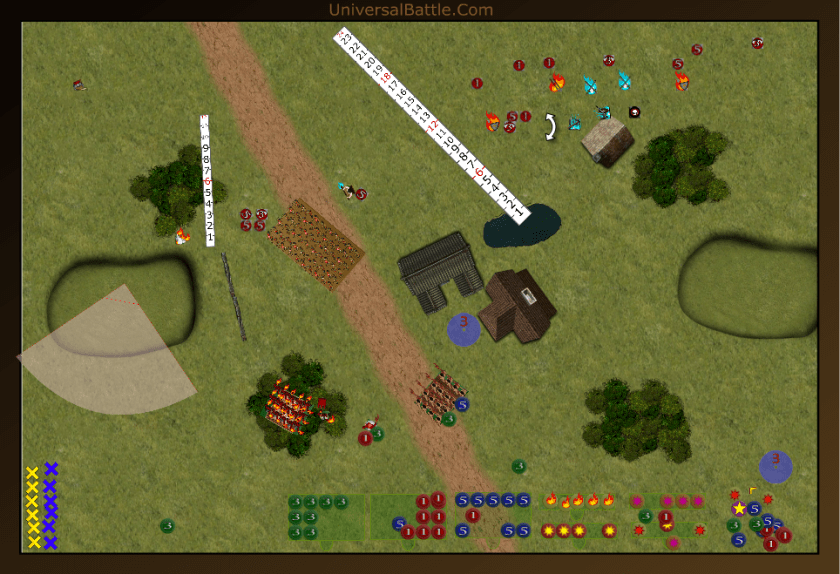Select the burning infantry unit in the woods
The image size is (840, 574).
pos(289,407)
